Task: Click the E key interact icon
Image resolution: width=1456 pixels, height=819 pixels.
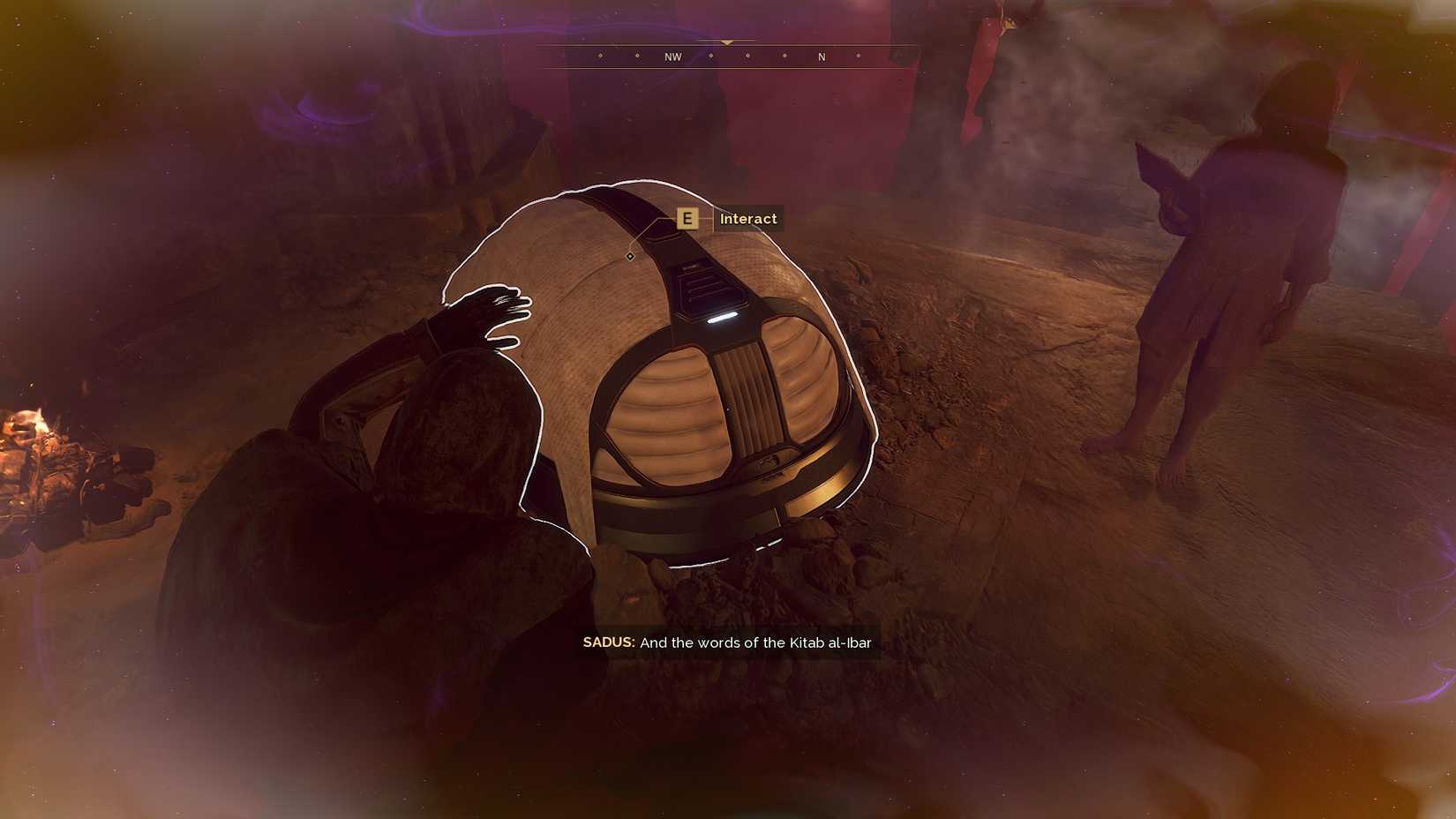Action: pyautogui.click(x=687, y=219)
